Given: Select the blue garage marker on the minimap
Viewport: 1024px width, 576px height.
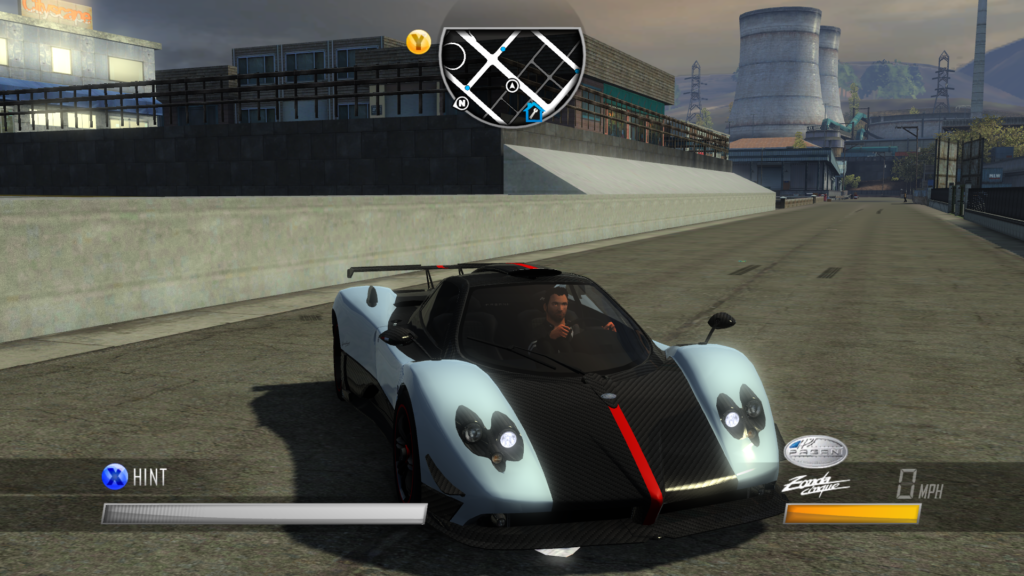Looking at the screenshot, I should click(x=533, y=112).
